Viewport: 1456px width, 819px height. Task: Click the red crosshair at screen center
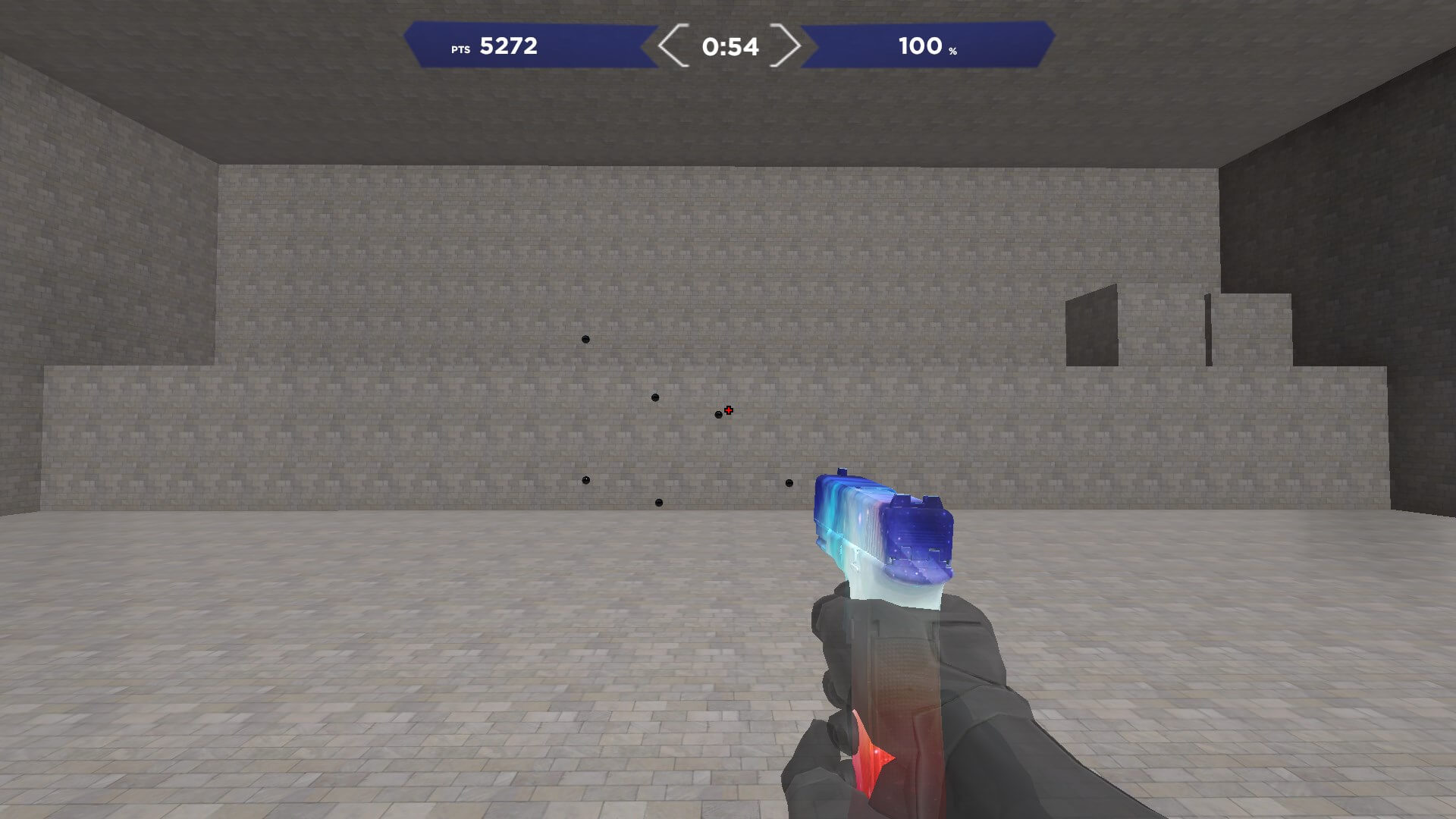click(x=727, y=409)
